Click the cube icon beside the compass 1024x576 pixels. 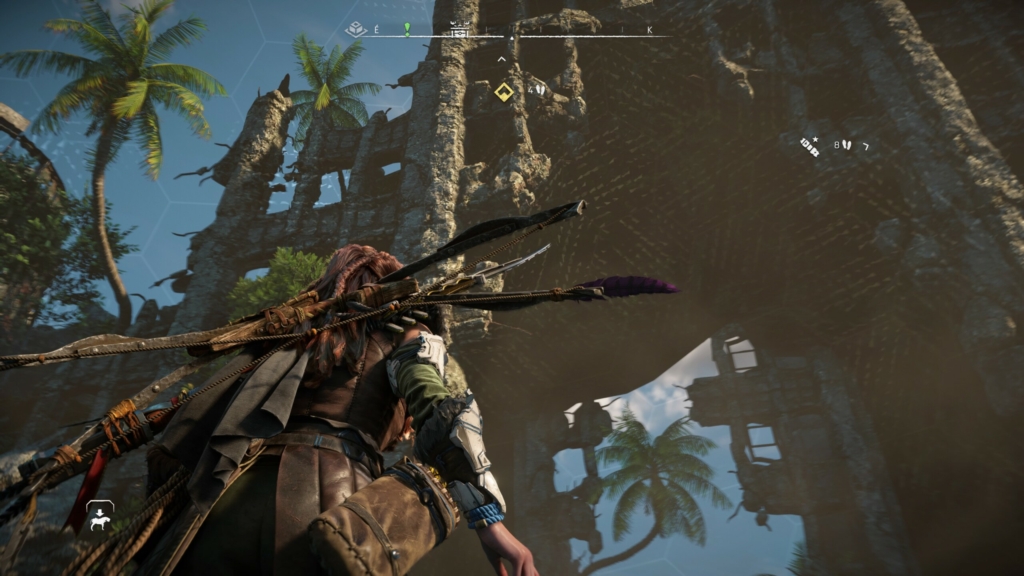point(354,30)
